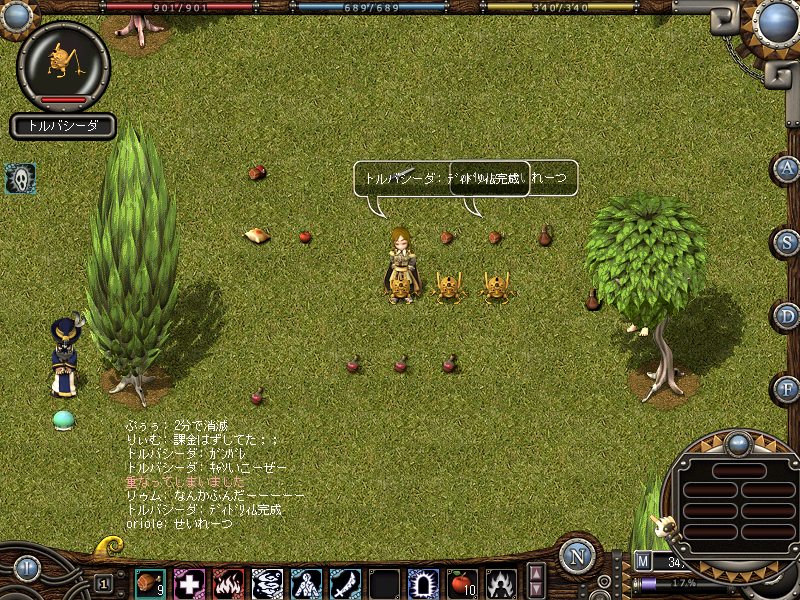Image resolution: width=800 pixels, height=600 pixels.
Task: Activate the curved blade slash skill
Action: coord(345,583)
